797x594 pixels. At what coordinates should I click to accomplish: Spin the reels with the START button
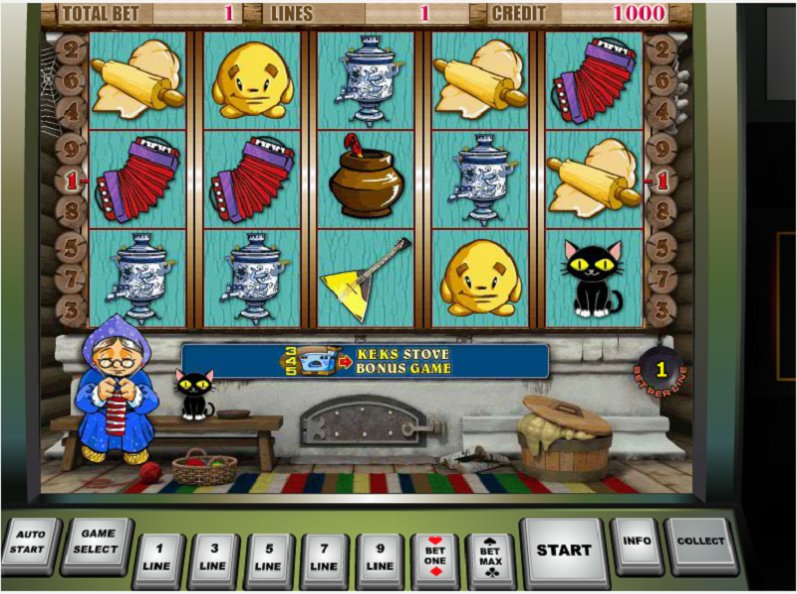click(x=563, y=549)
